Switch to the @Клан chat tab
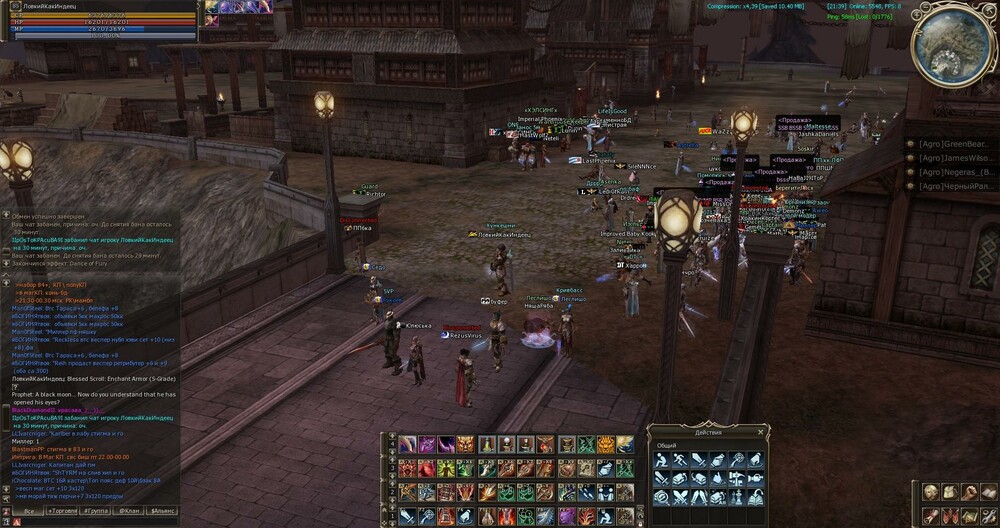The width and height of the screenshot is (1000, 528). point(129,511)
